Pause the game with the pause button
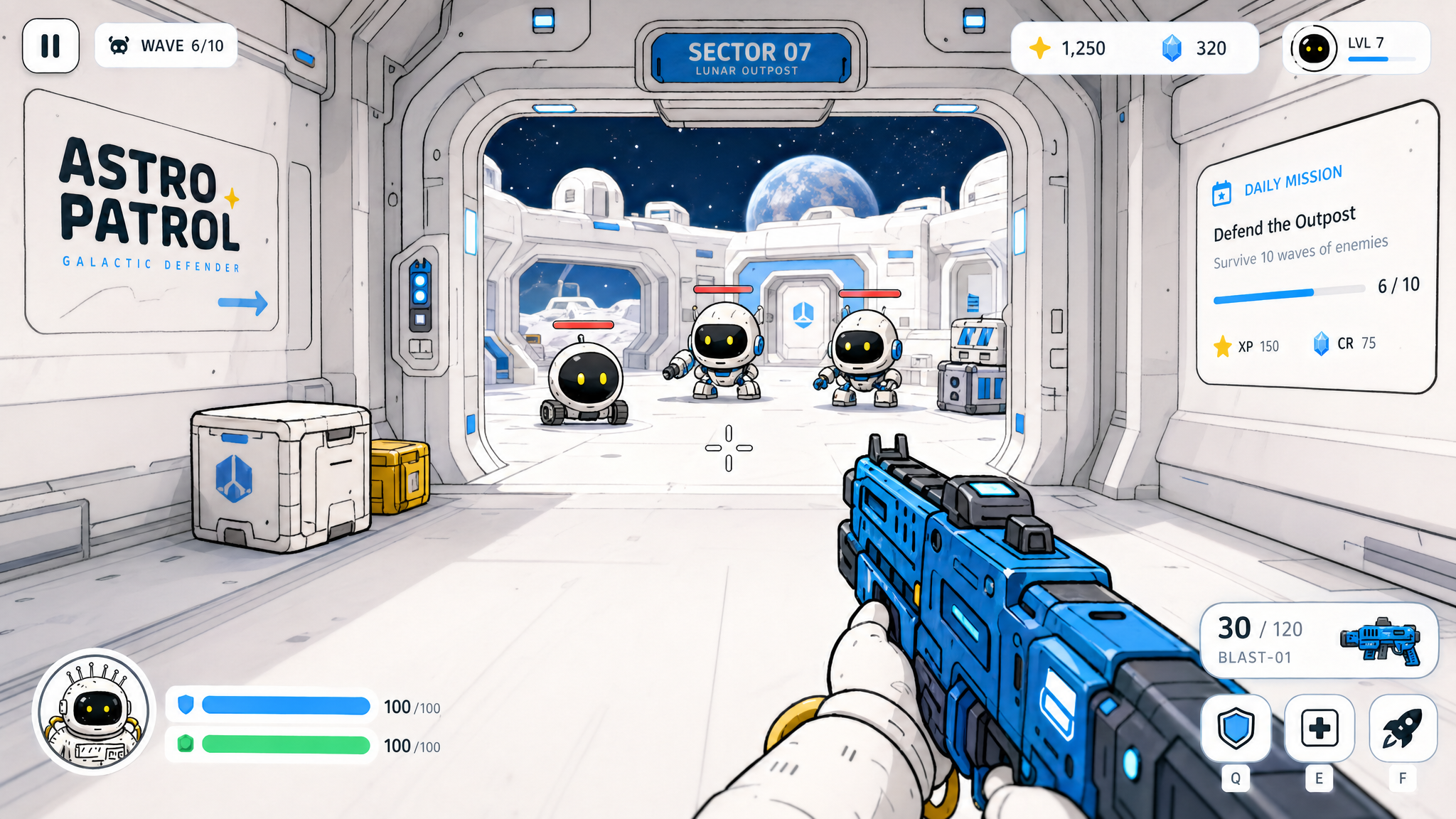Viewport: 1456px width, 819px height. coord(50,46)
